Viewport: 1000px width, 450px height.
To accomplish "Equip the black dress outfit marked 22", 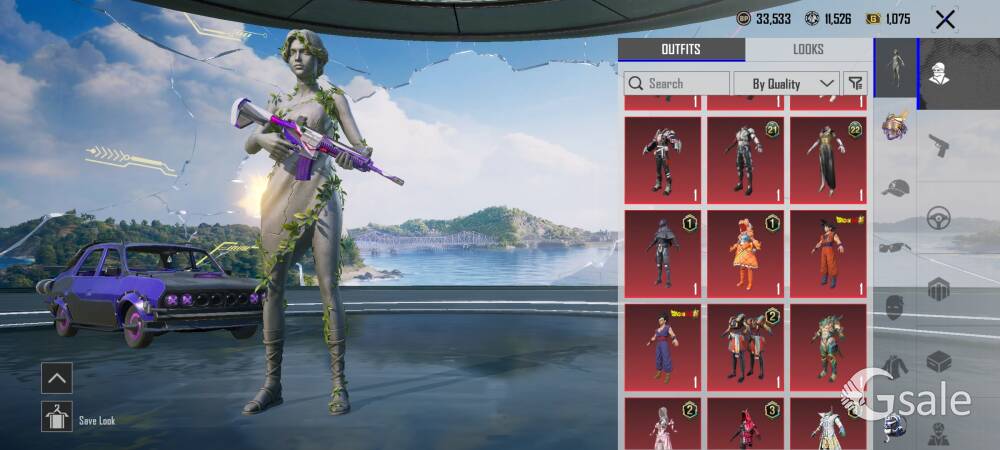I will click(x=828, y=159).
